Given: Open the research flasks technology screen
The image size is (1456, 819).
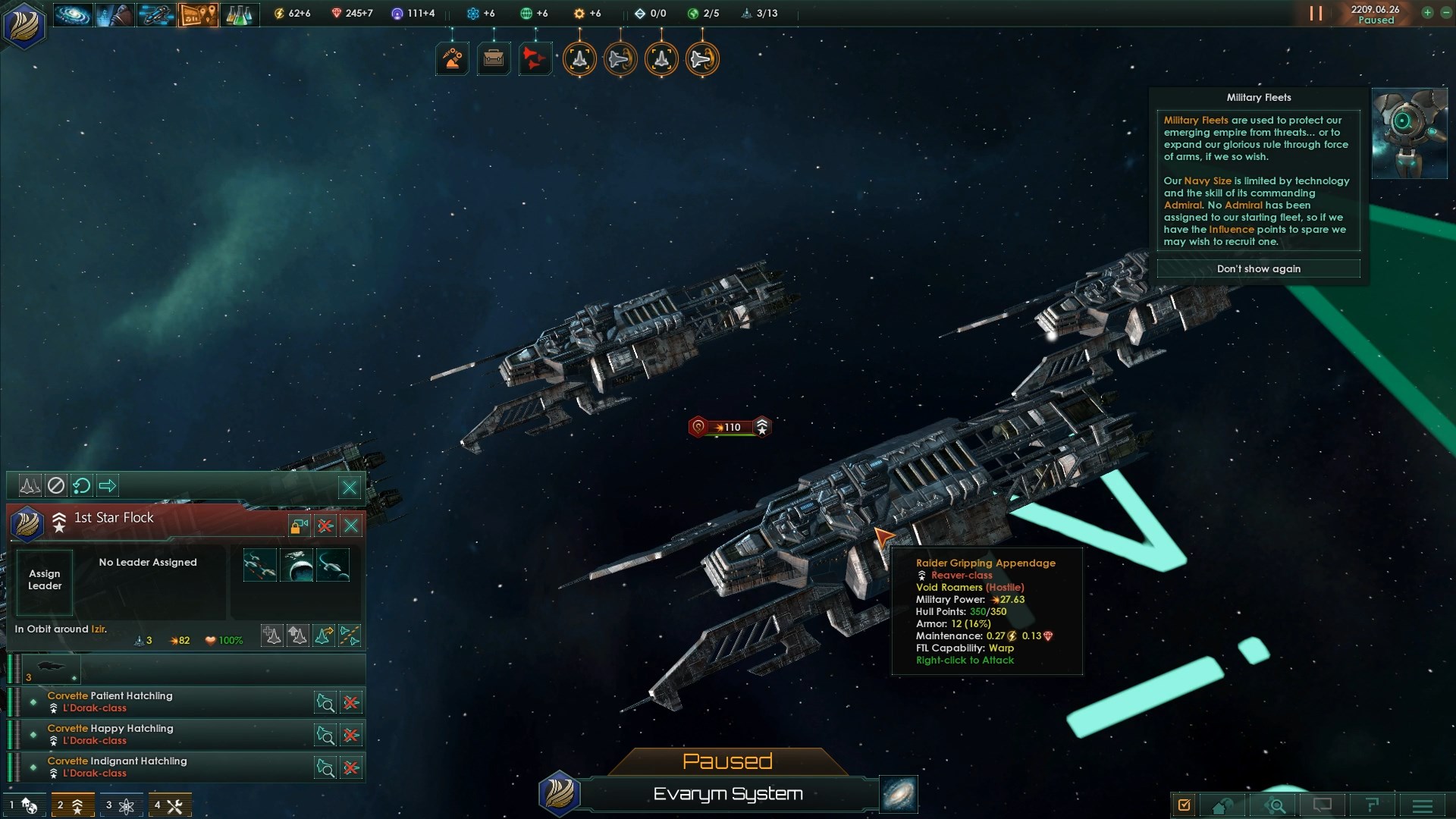Looking at the screenshot, I should pos(239,14).
